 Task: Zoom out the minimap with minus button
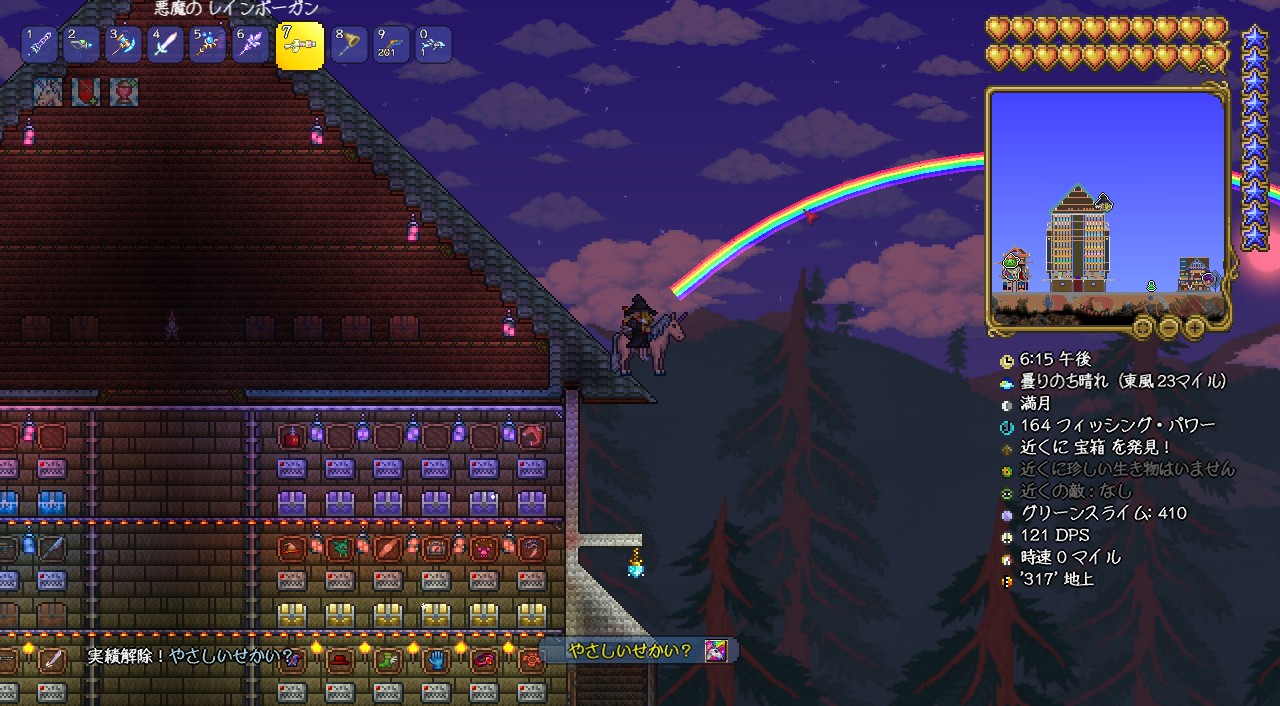click(x=1169, y=327)
